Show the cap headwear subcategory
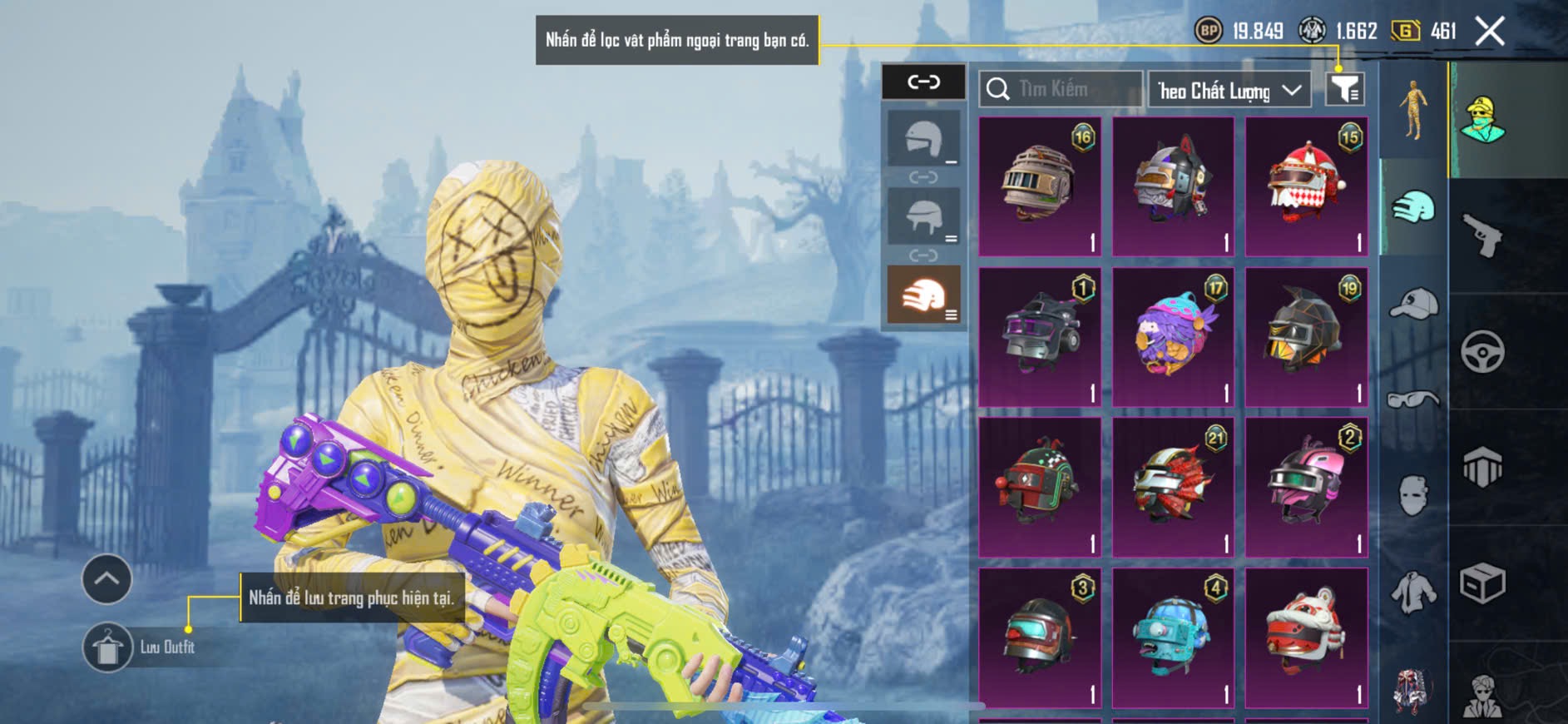1568x724 pixels. pos(1413,303)
